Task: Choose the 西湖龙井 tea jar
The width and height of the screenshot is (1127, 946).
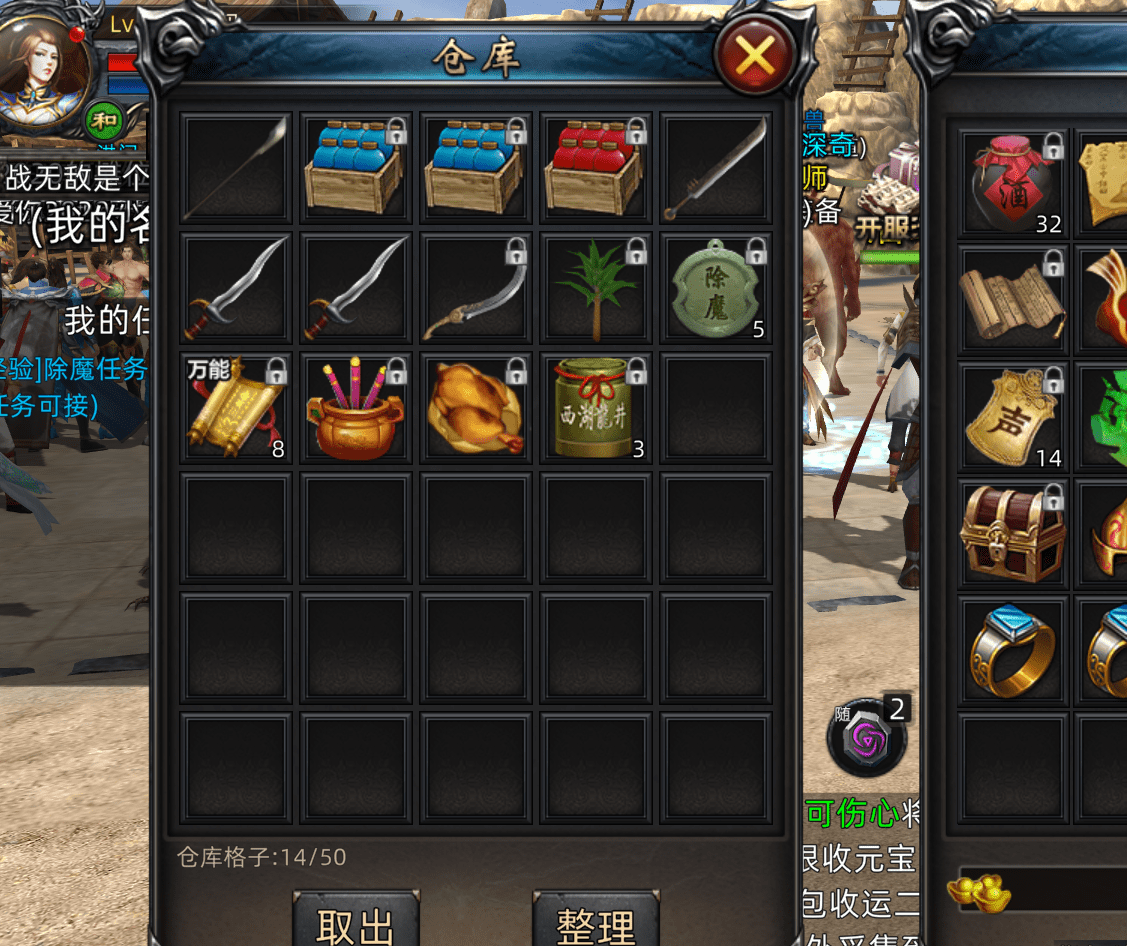Action: pyautogui.click(x=596, y=408)
